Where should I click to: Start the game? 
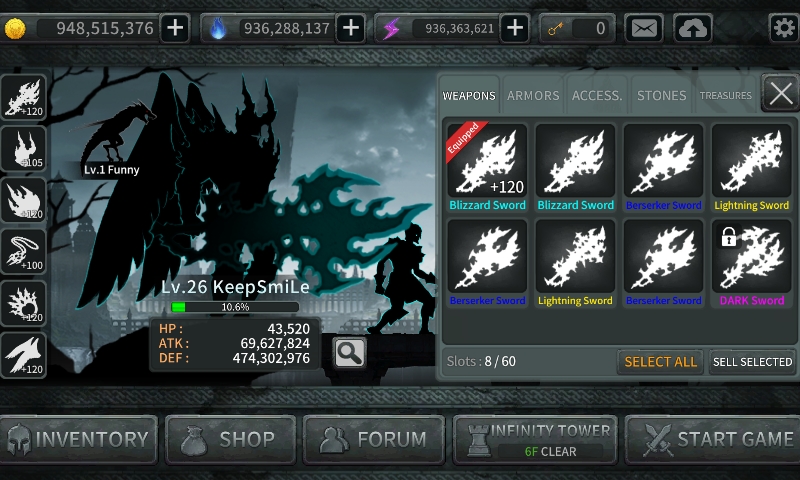tap(713, 439)
